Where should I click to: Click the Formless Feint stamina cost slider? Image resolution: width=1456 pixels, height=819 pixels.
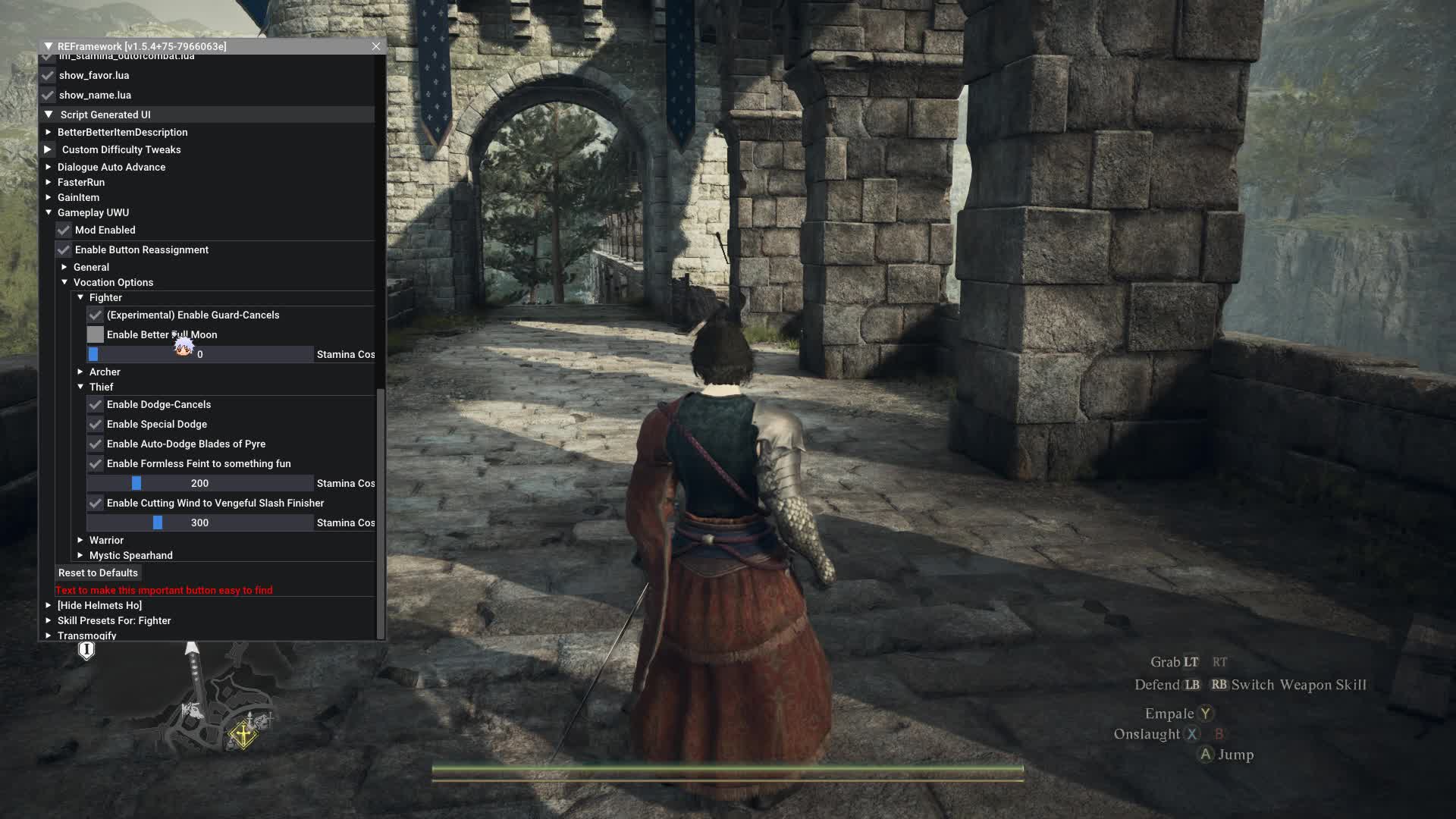coord(200,484)
